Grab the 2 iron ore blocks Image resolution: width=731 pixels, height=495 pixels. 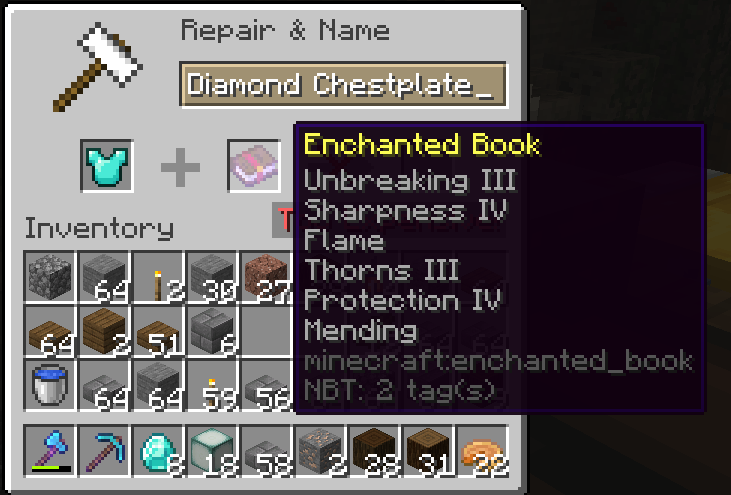[x=320, y=451]
